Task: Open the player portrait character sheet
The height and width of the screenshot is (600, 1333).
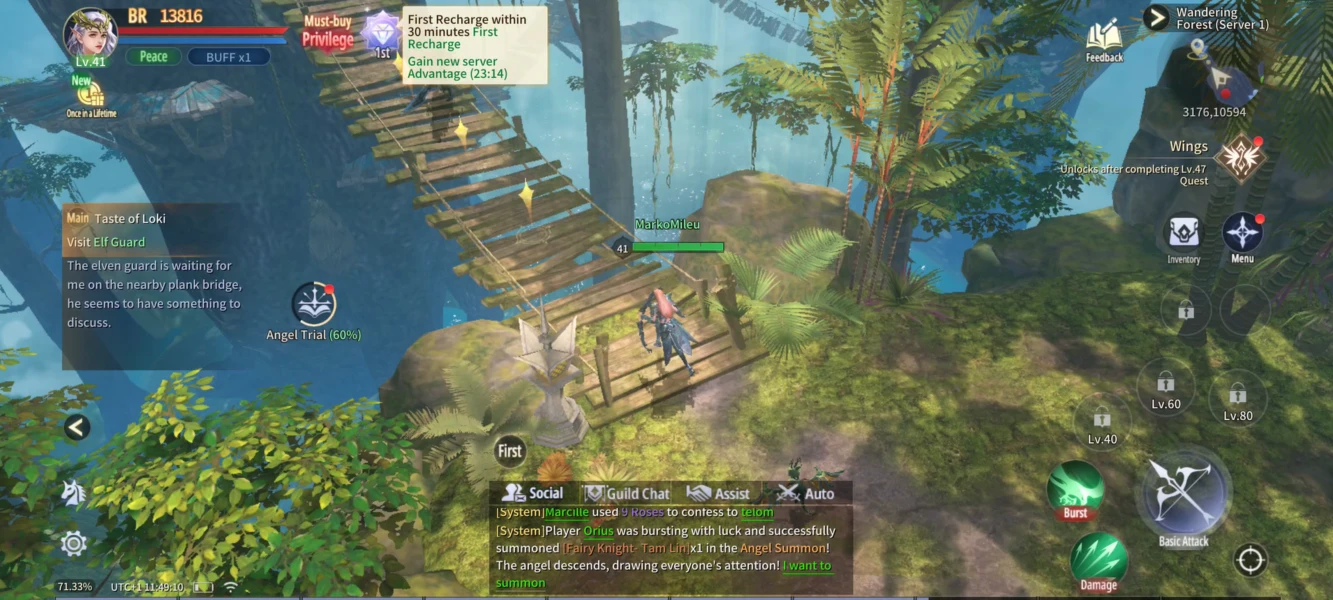Action: pyautogui.click(x=90, y=32)
